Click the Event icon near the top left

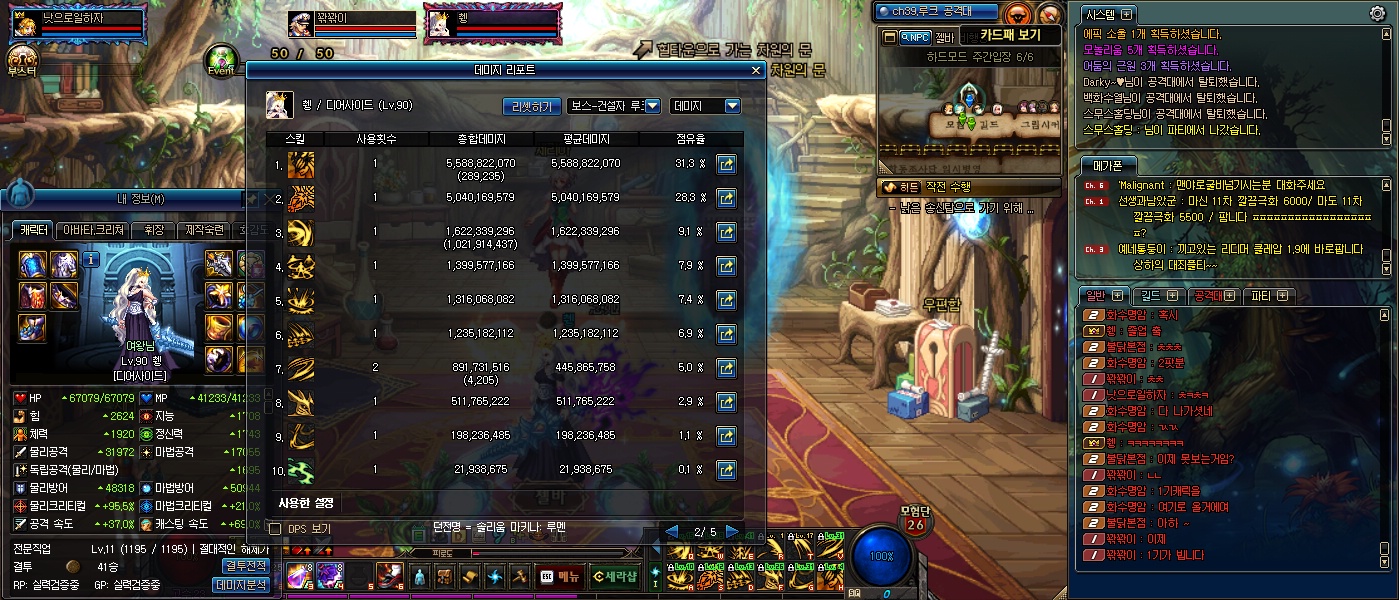(x=222, y=60)
